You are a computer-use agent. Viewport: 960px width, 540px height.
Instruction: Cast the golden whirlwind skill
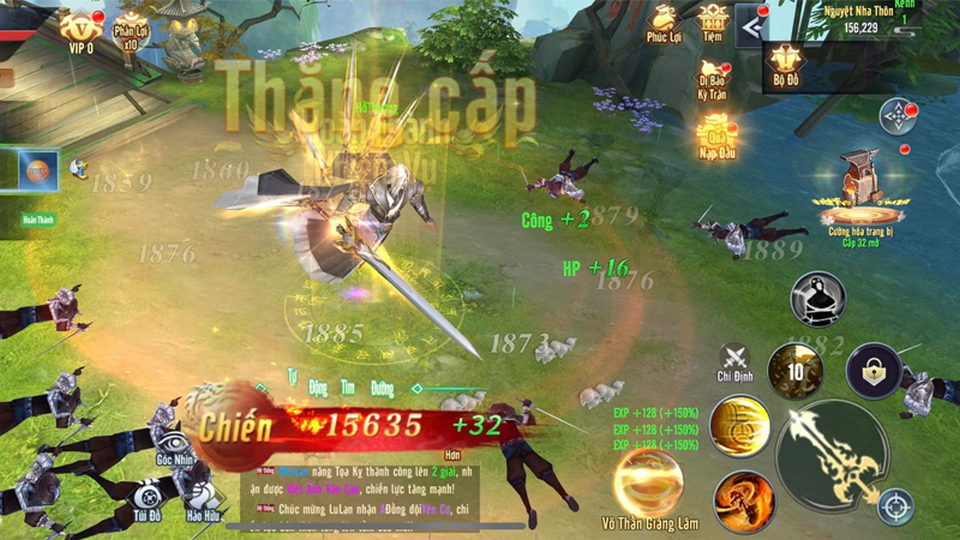pyautogui.click(x=740, y=425)
